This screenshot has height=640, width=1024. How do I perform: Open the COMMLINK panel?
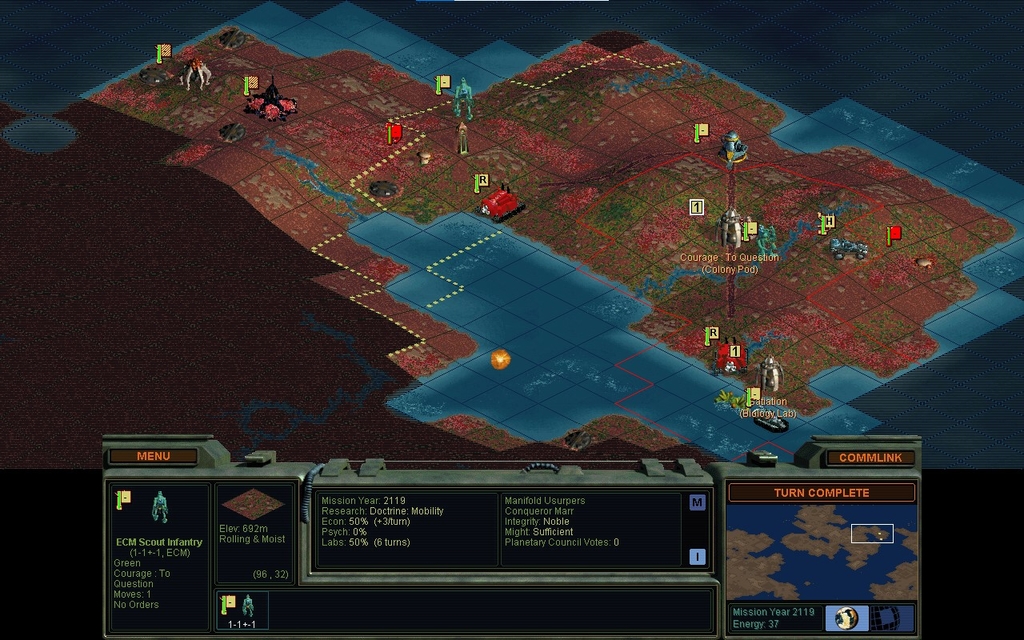pyautogui.click(x=870, y=457)
